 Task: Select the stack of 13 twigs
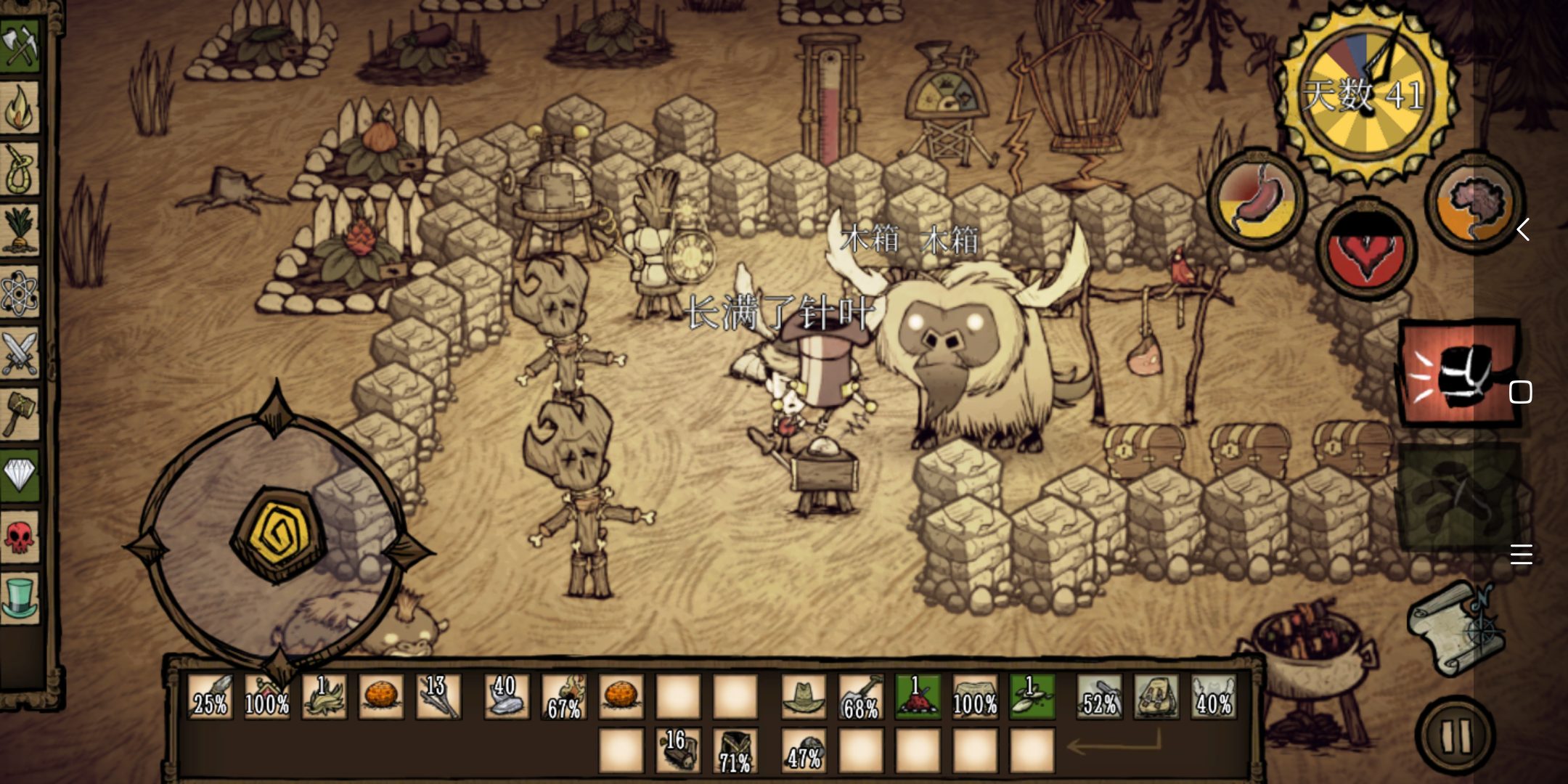pyautogui.click(x=438, y=696)
